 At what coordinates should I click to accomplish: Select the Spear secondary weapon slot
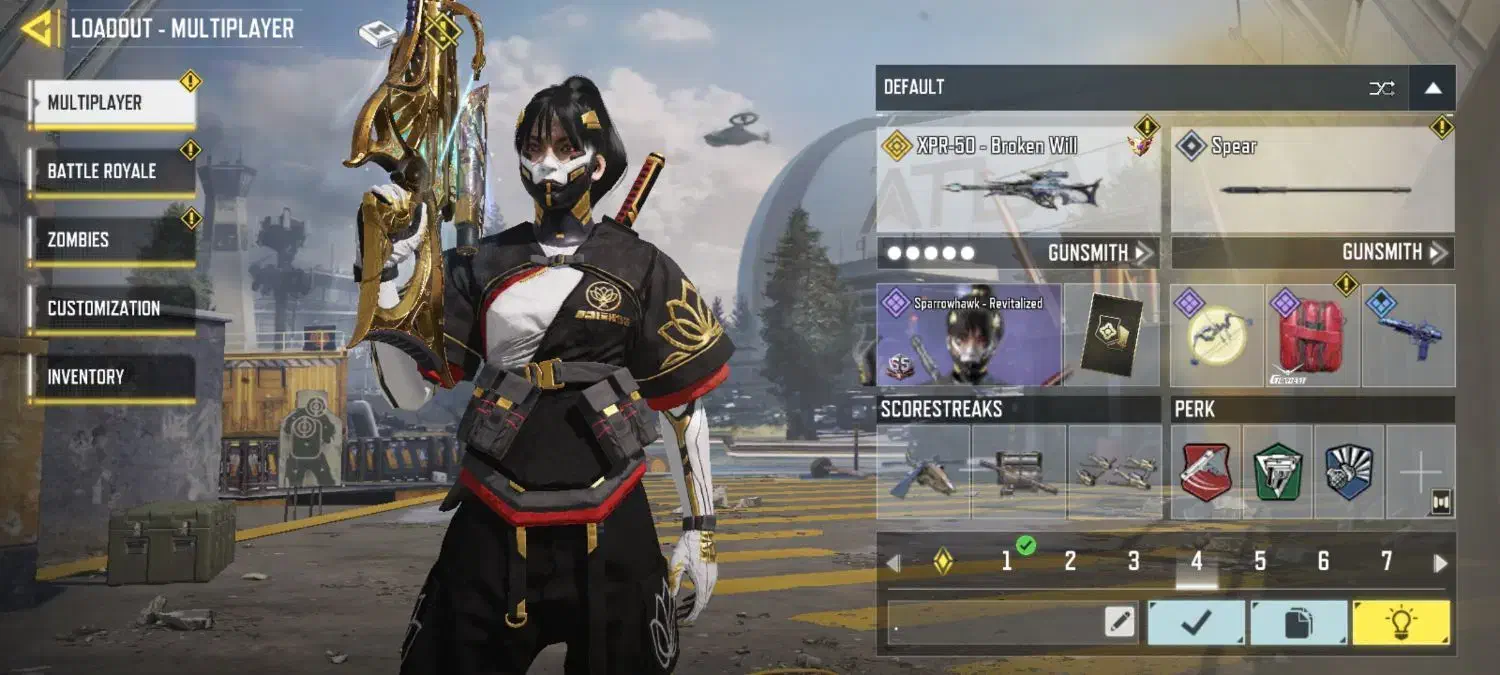[x=1312, y=181]
